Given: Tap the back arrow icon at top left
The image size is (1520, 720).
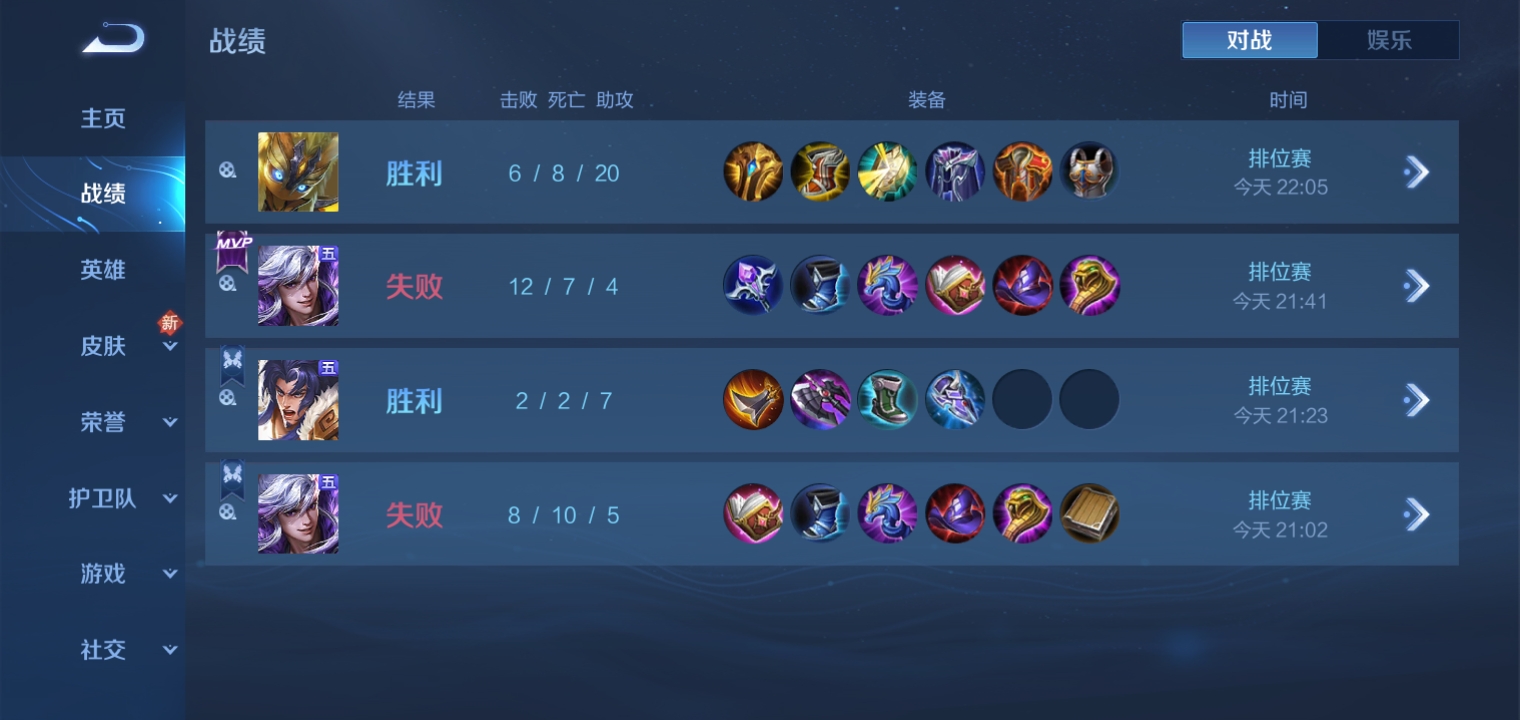Looking at the screenshot, I should coord(112,38).
